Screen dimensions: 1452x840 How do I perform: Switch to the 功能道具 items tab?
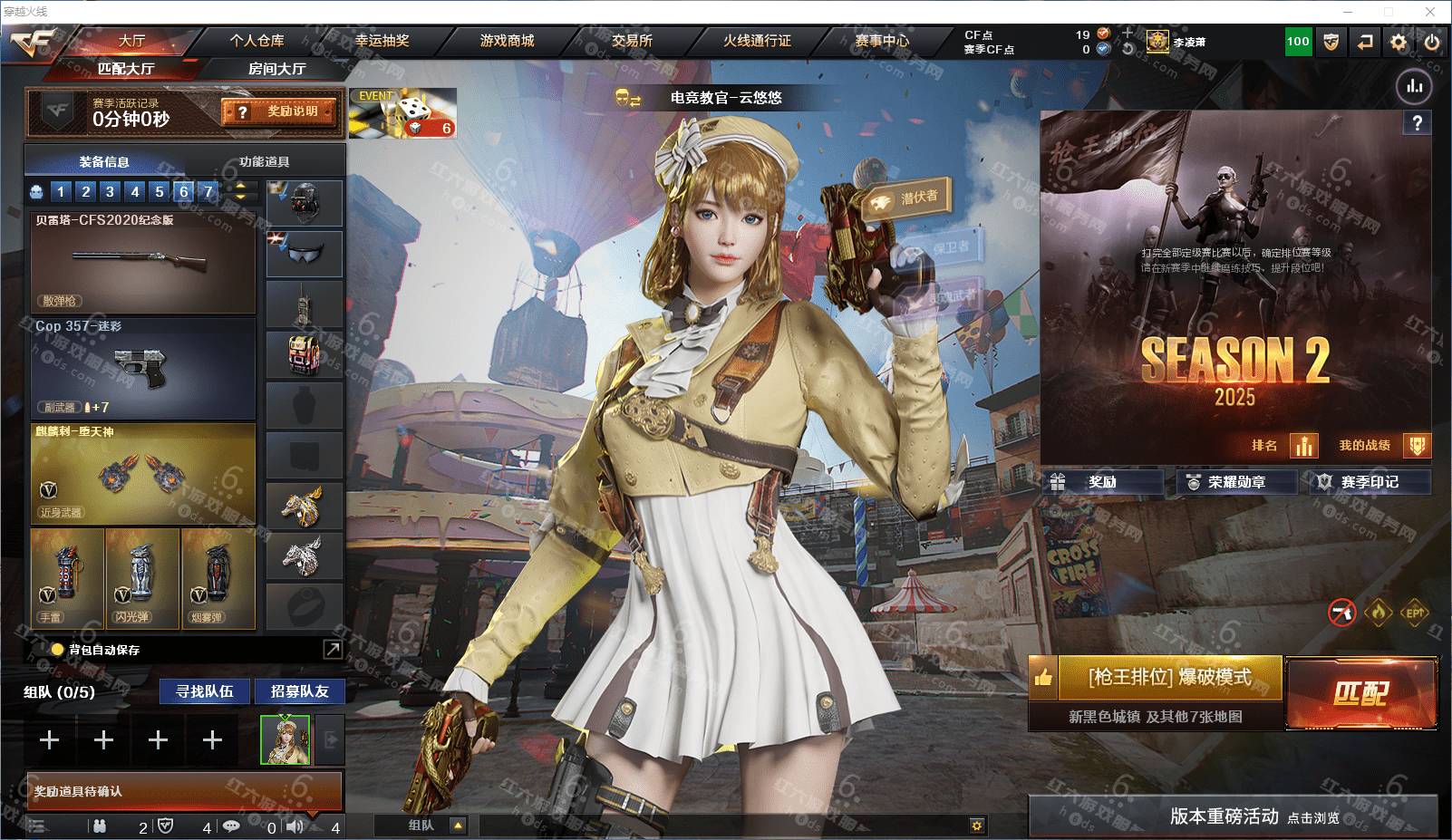[x=264, y=161]
